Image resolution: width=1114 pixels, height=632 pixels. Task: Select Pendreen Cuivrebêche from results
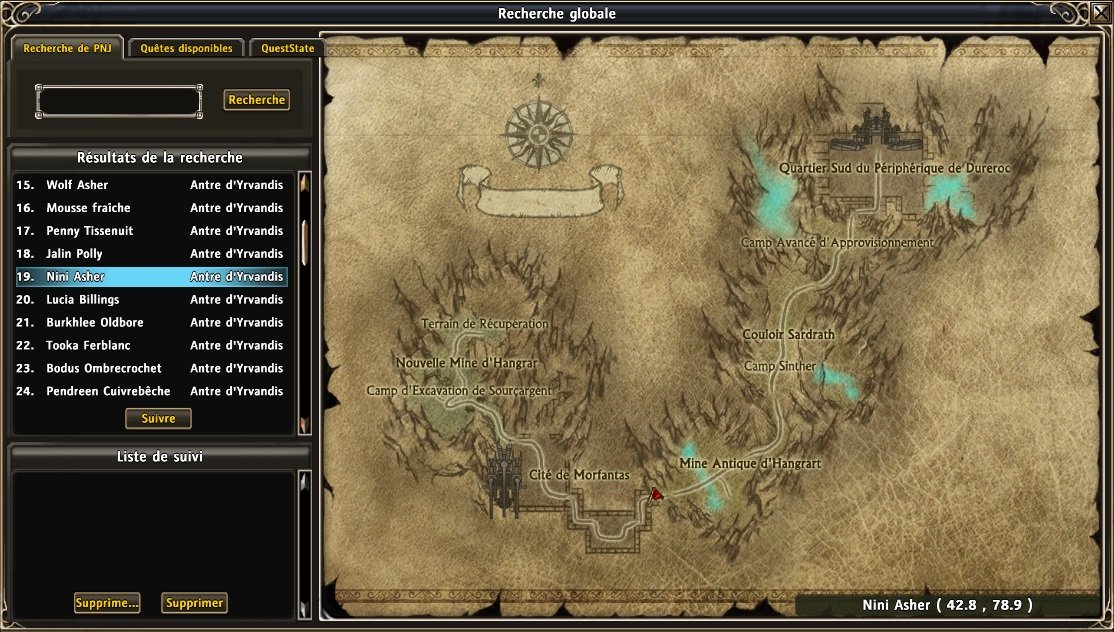click(x=150, y=392)
